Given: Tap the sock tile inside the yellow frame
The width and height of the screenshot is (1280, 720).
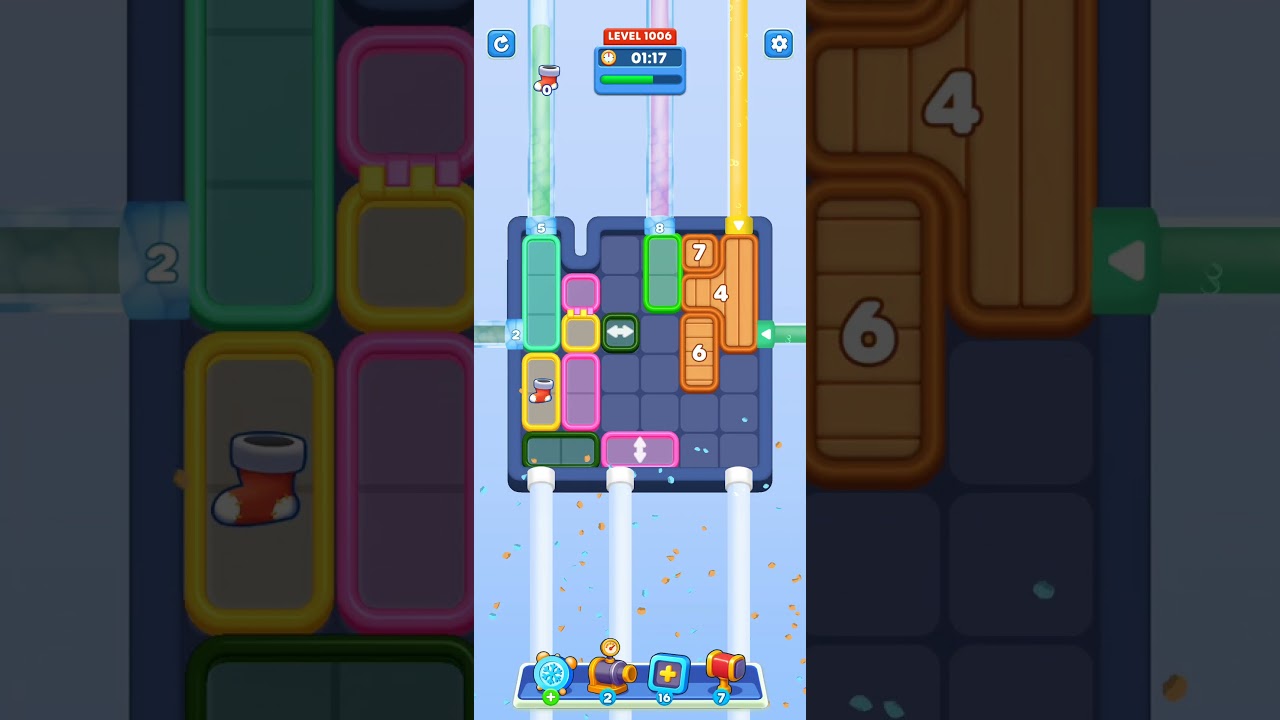Looking at the screenshot, I should tap(540, 390).
